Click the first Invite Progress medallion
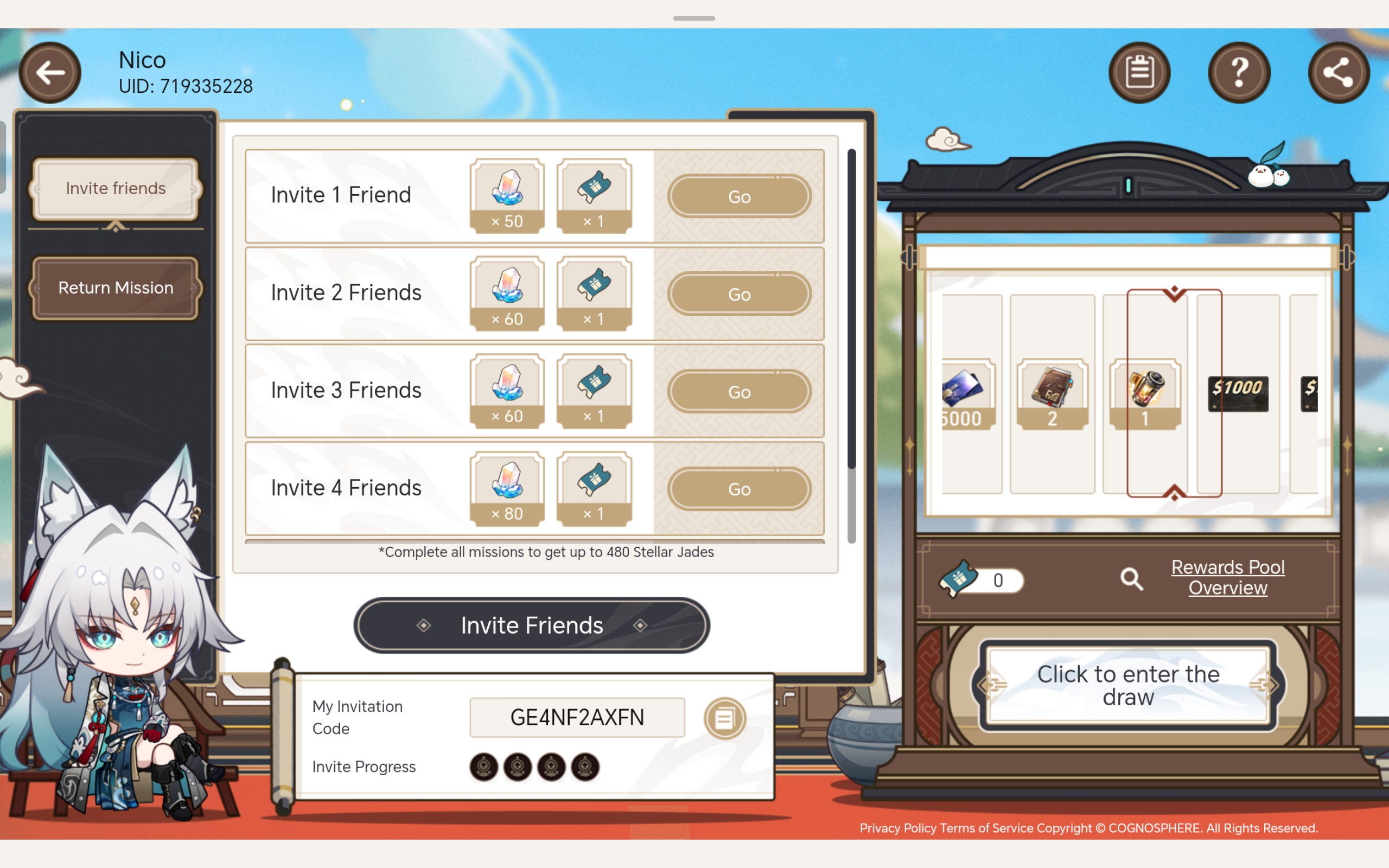The image size is (1389, 868). 484,767
